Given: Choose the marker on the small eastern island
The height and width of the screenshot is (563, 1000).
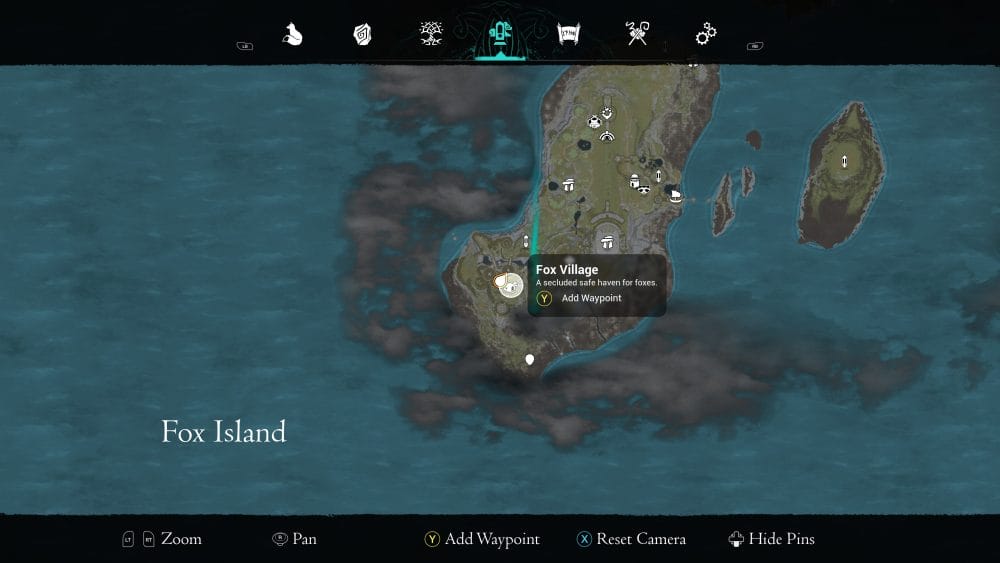Looking at the screenshot, I should point(845,162).
